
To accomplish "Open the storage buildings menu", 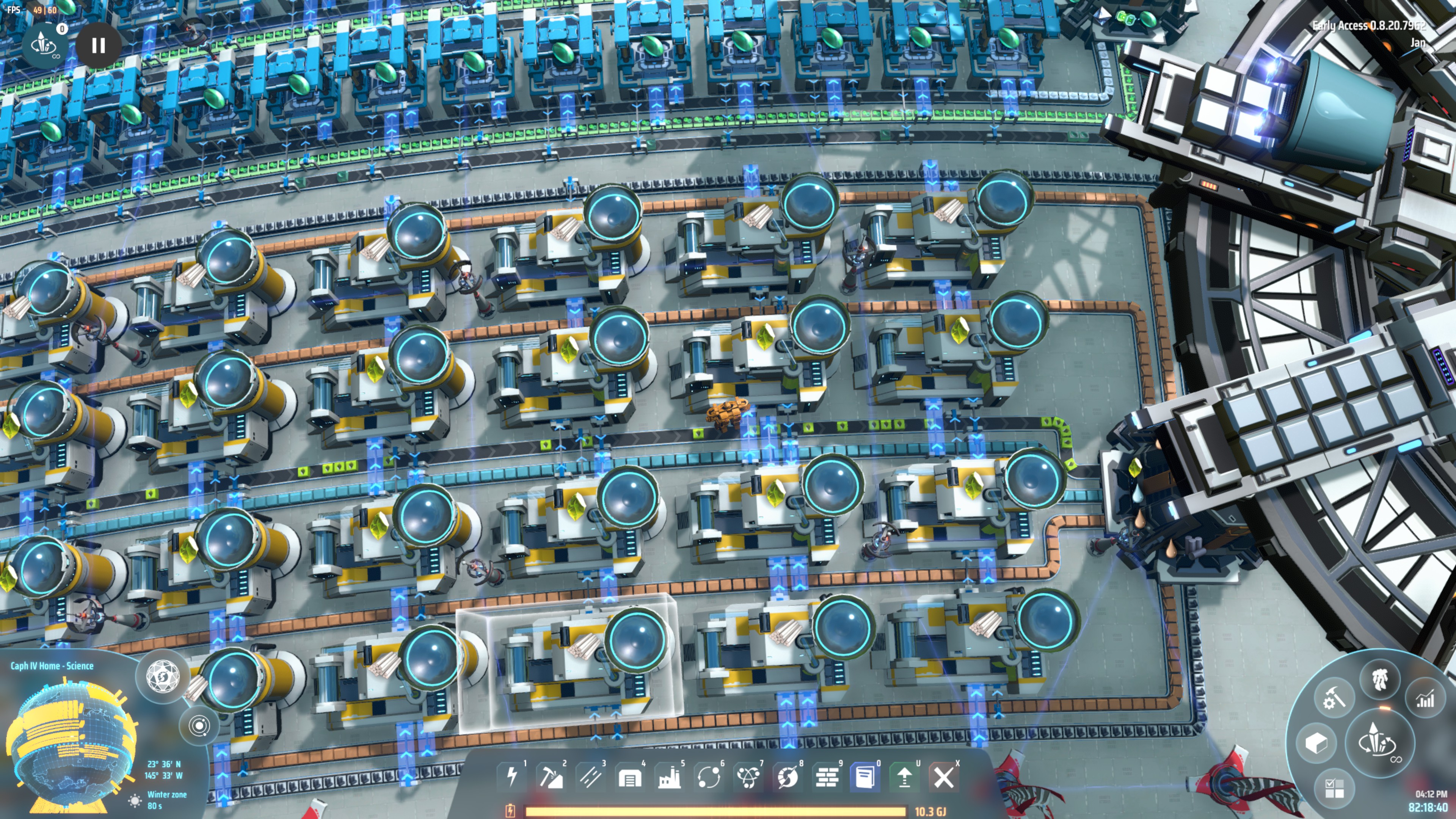I will (630, 777).
